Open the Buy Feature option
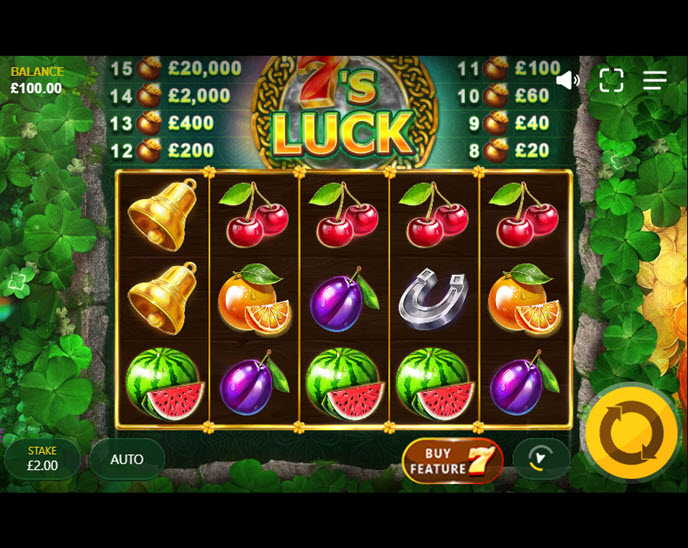This screenshot has width=688, height=548. (x=452, y=460)
